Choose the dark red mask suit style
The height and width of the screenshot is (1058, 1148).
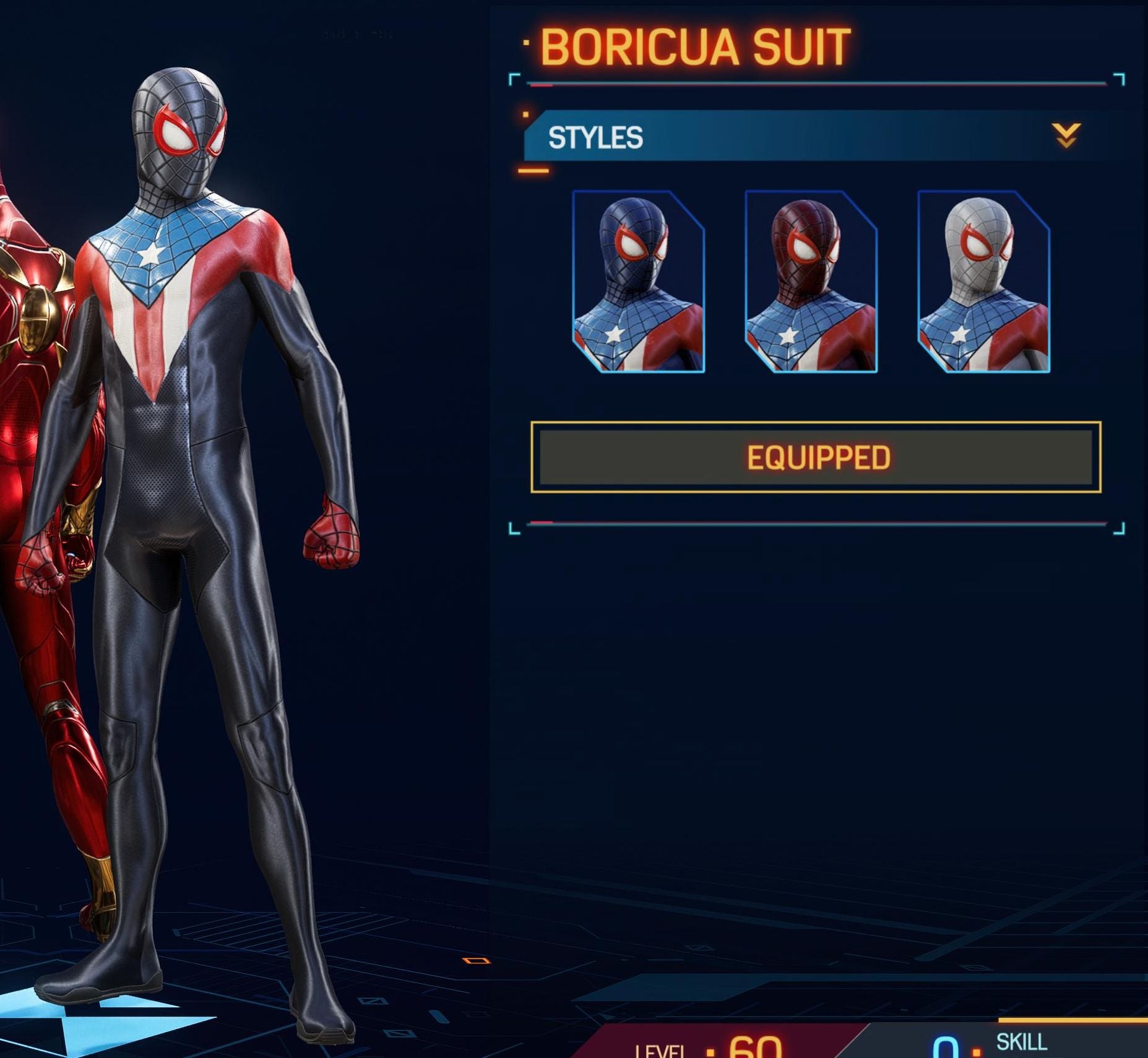(x=811, y=282)
